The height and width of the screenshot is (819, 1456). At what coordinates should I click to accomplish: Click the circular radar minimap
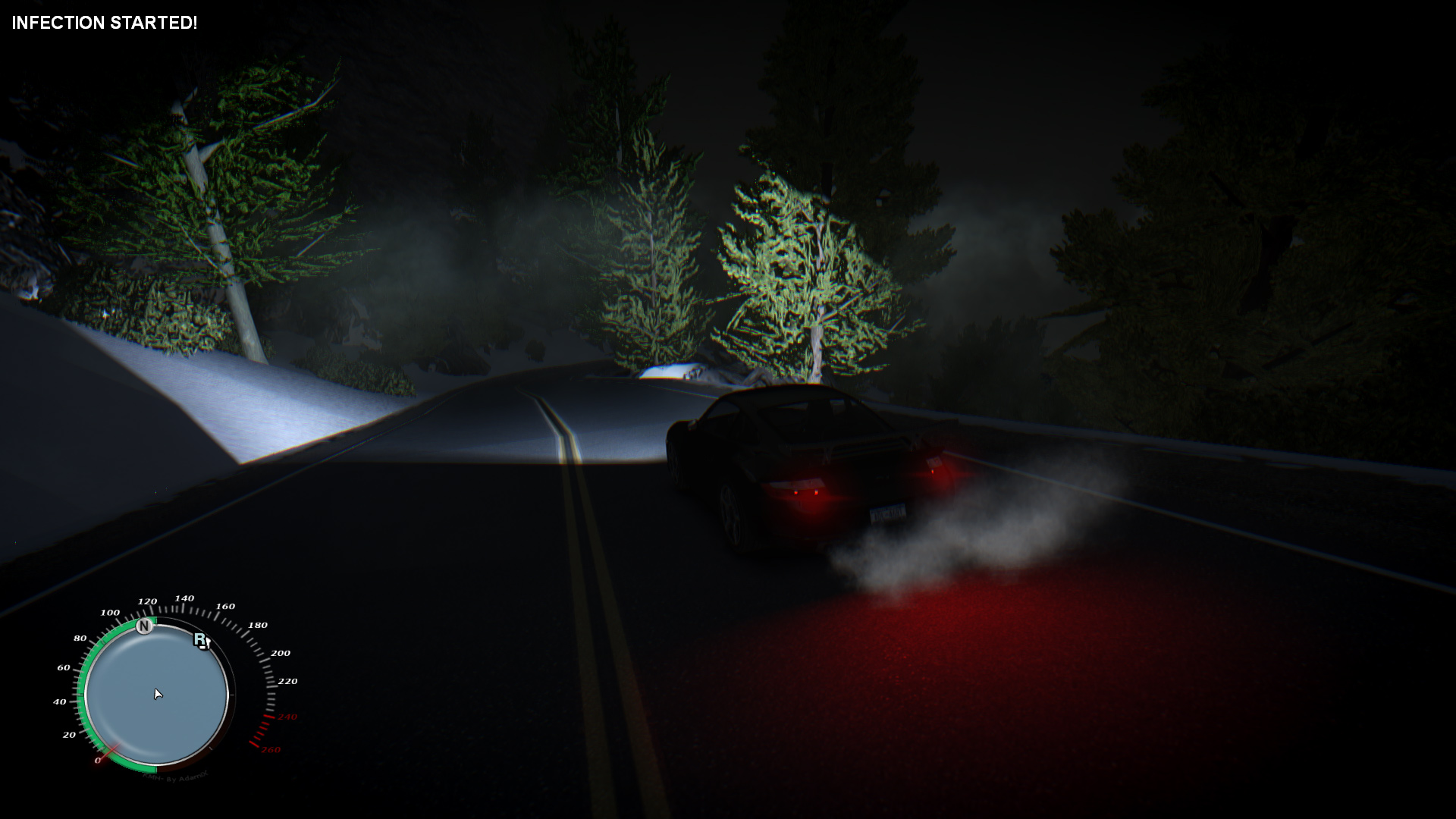click(x=157, y=695)
